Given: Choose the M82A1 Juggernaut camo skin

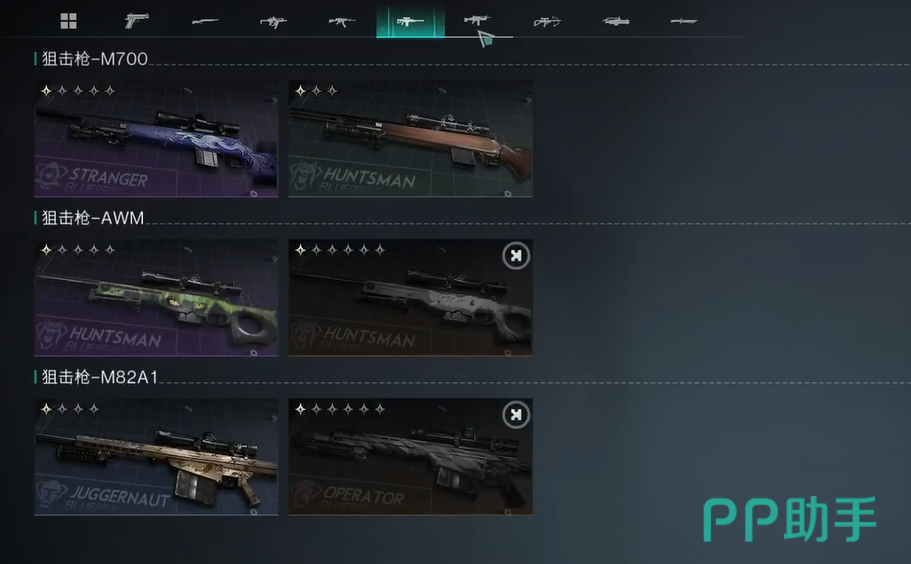Looking at the screenshot, I should click(x=156, y=458).
